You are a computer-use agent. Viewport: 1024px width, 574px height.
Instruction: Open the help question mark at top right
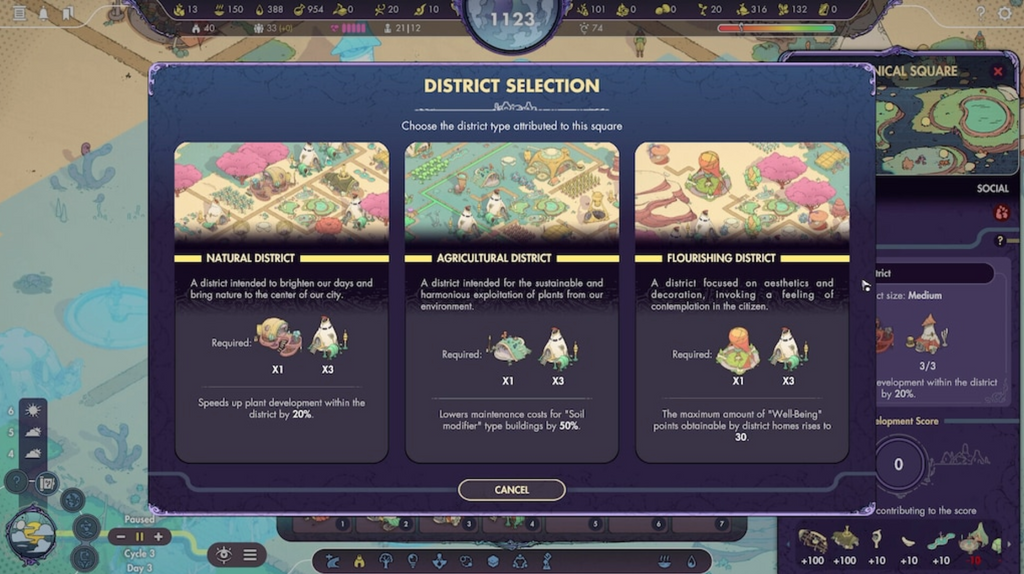pyautogui.click(x=980, y=13)
